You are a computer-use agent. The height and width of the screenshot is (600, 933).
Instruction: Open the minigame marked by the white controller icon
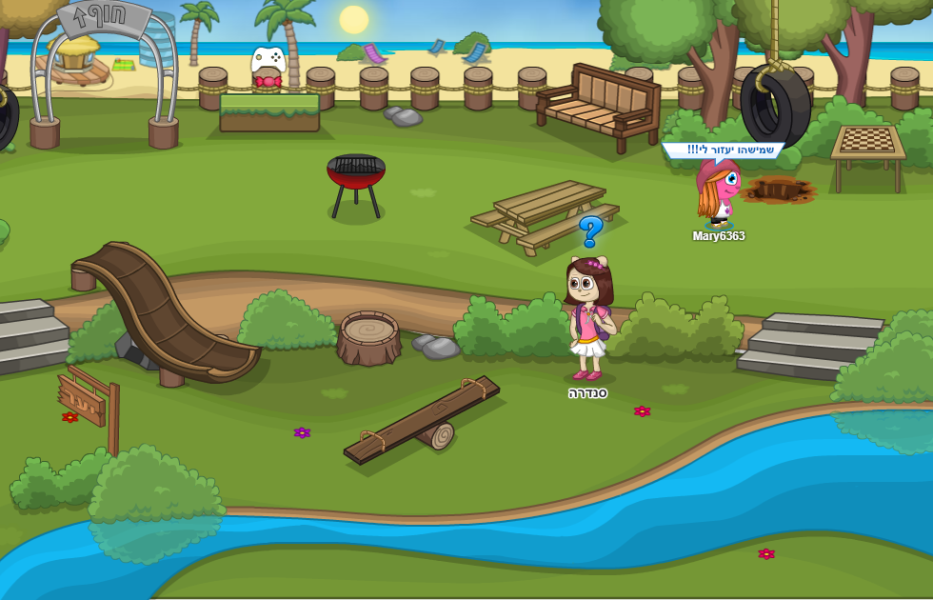[268, 63]
